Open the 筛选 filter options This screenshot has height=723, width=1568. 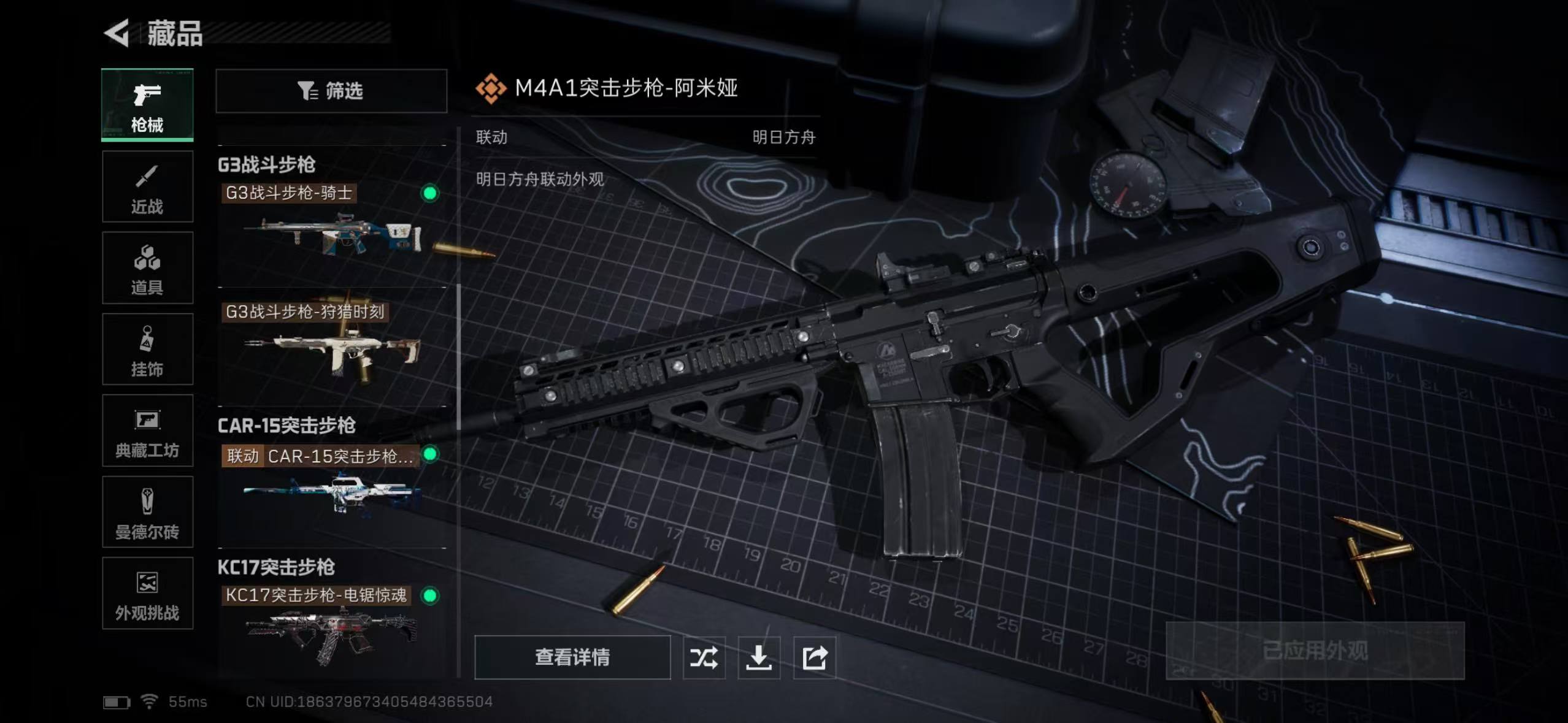pyautogui.click(x=331, y=92)
